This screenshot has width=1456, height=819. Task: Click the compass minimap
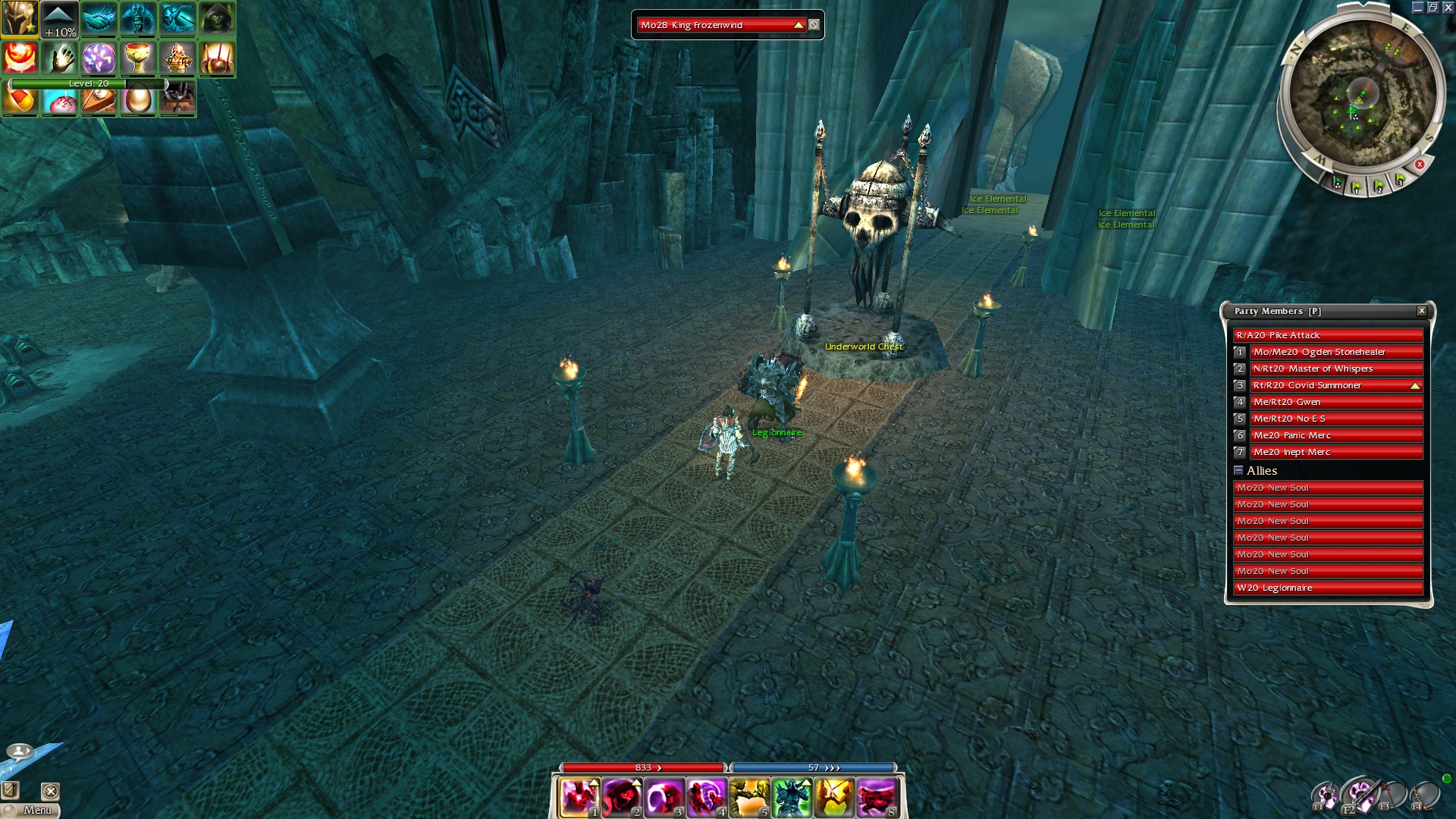coord(1362,95)
